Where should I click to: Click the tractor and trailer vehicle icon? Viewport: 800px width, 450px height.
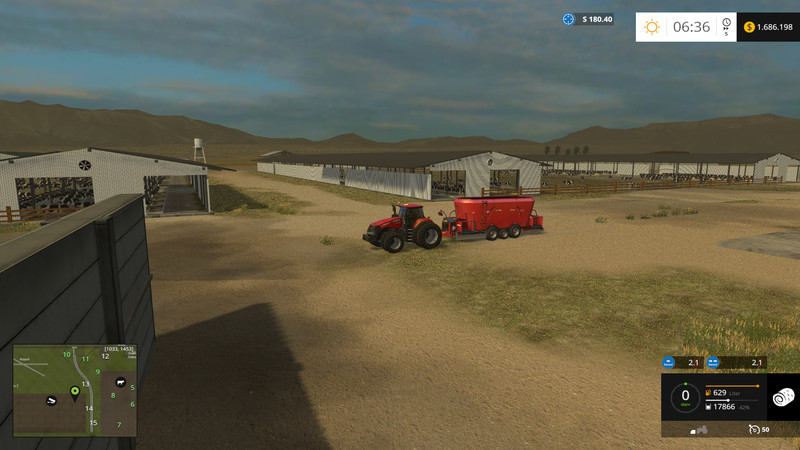[x=701, y=430]
